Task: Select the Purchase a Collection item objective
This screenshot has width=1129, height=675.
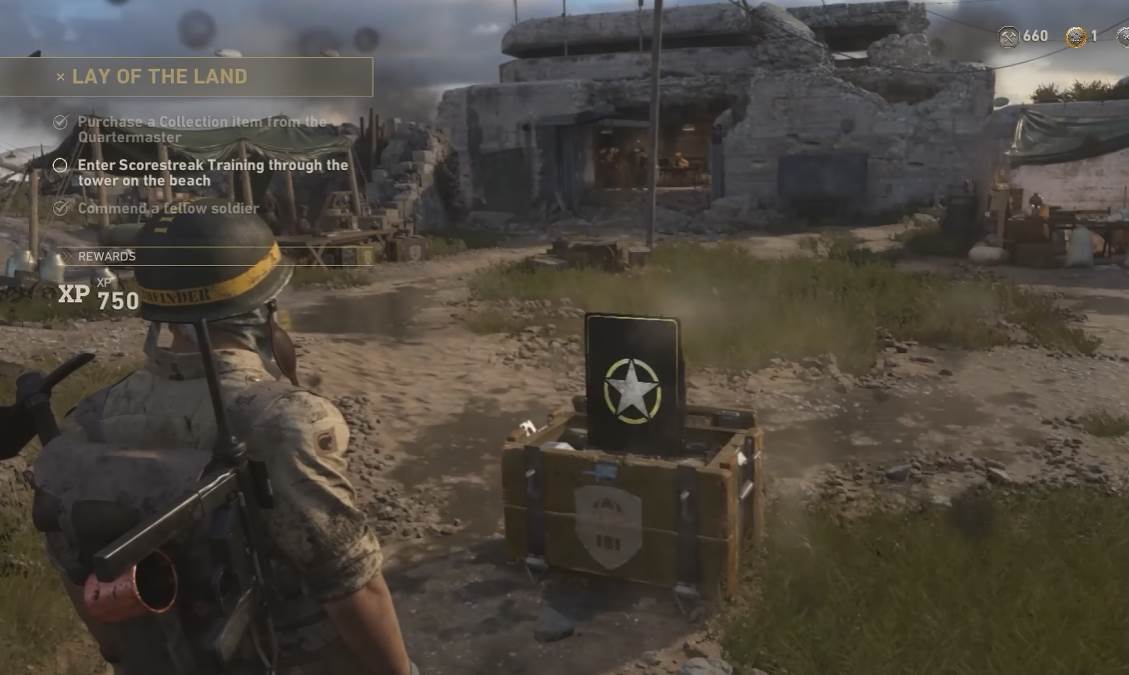Action: tap(201, 129)
